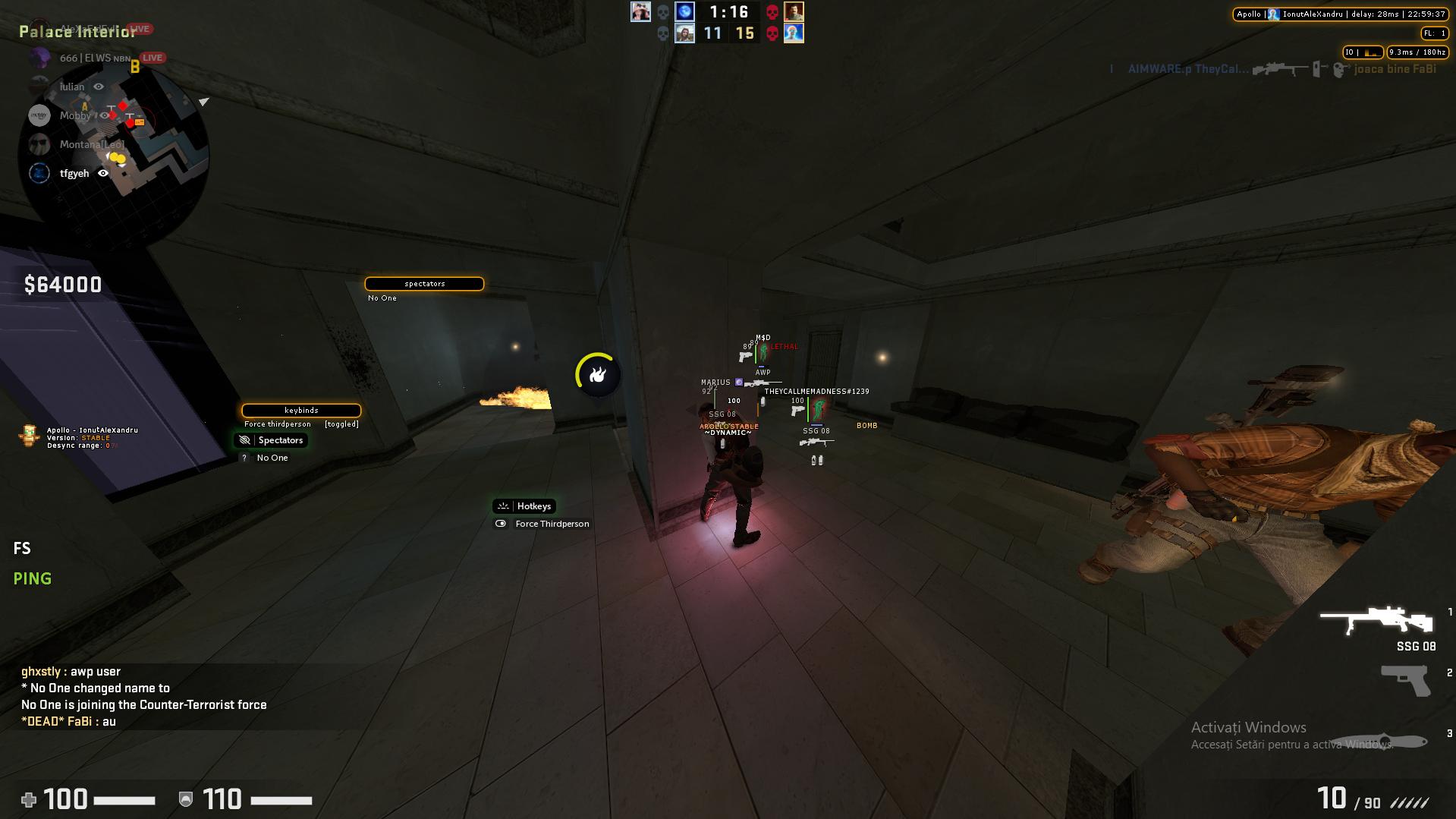Image resolution: width=1456 pixels, height=819 pixels.
Task: Toggle the Force Thirdperson eye icon
Action: pos(502,524)
